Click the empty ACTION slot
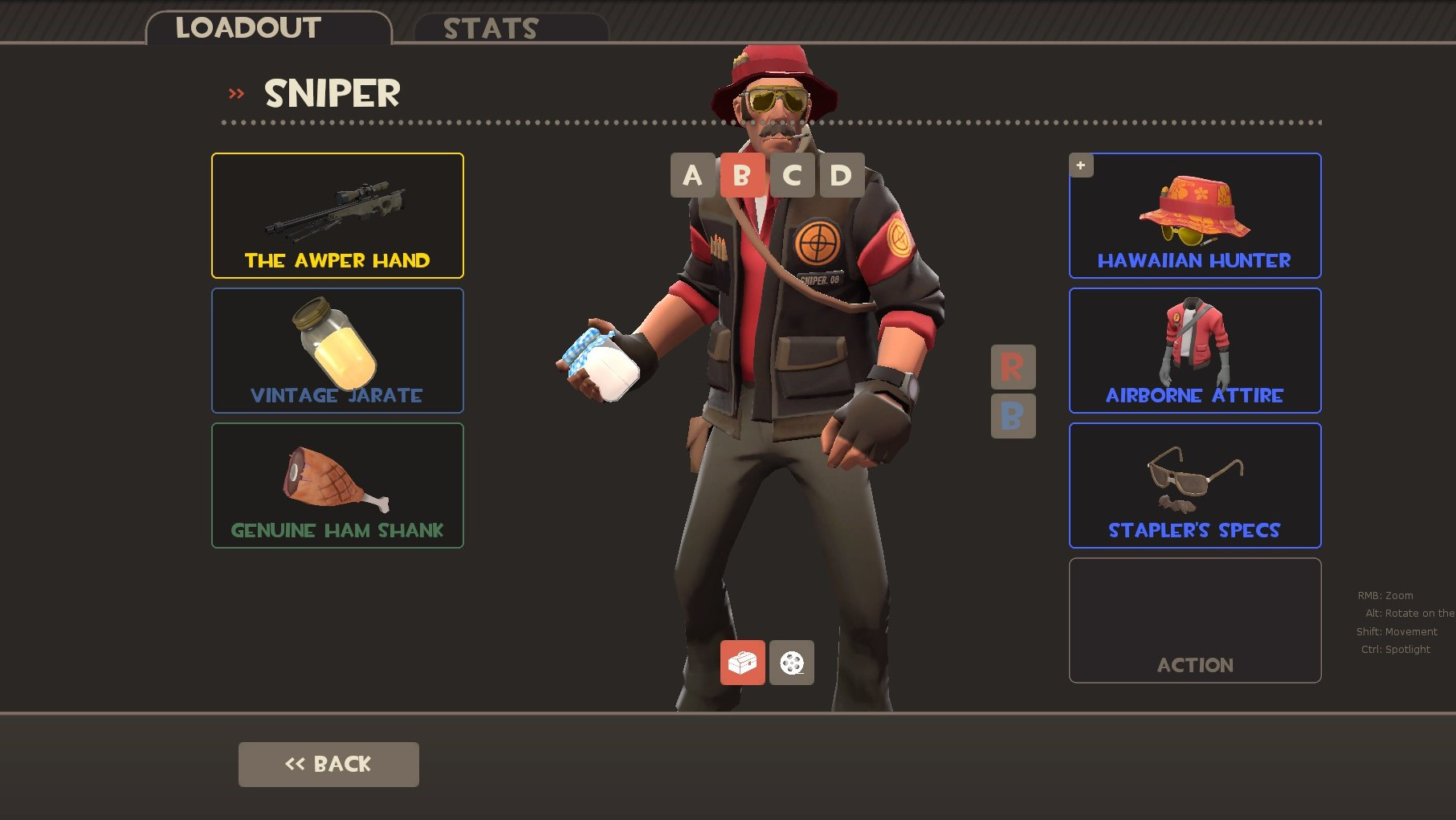1456x820 pixels. point(1193,620)
